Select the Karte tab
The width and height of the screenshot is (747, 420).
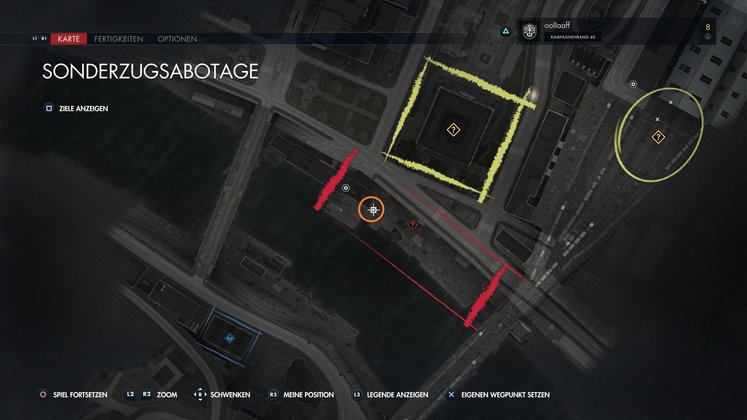70,39
